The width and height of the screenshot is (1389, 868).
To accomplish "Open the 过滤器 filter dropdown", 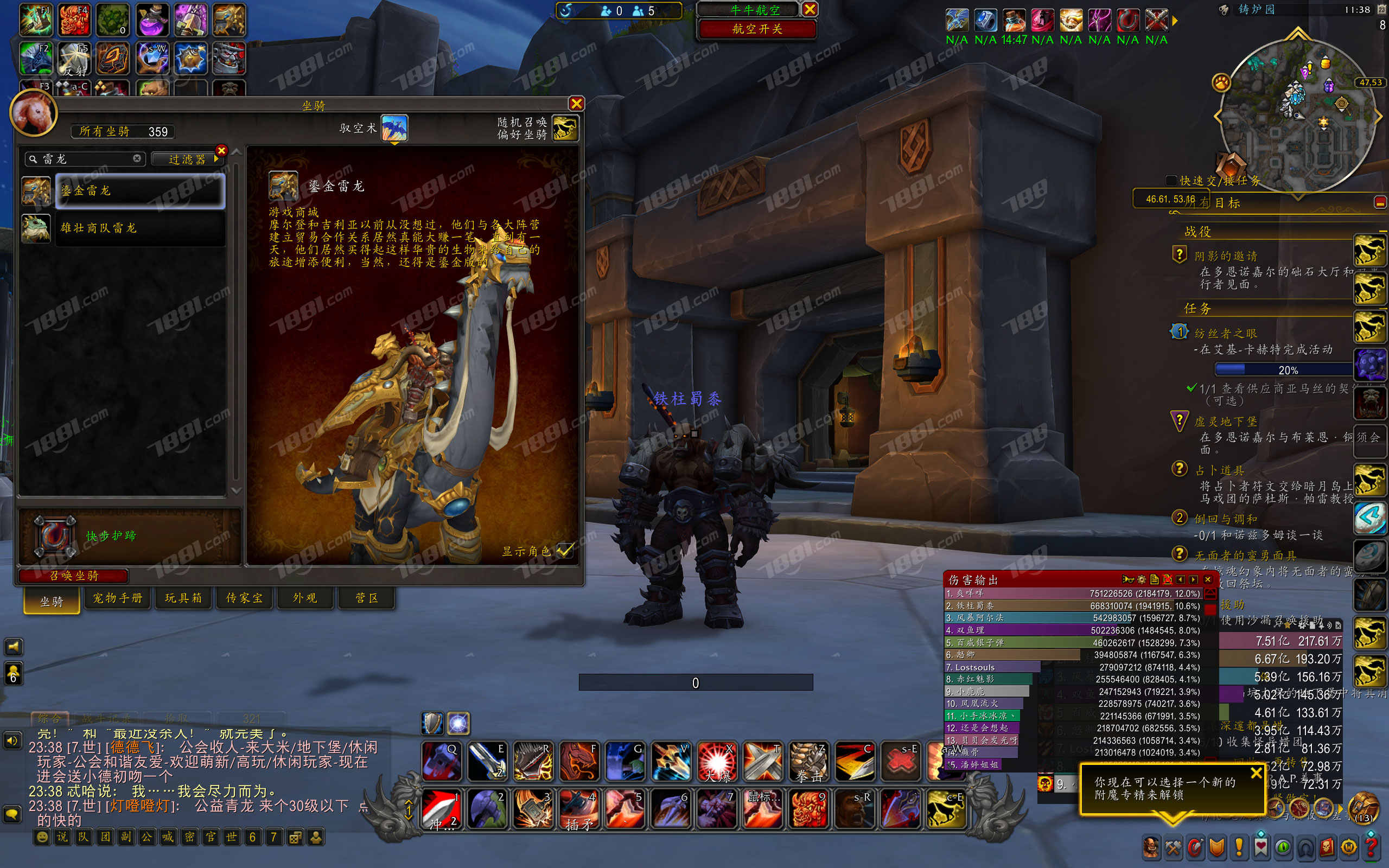I will 187,159.
